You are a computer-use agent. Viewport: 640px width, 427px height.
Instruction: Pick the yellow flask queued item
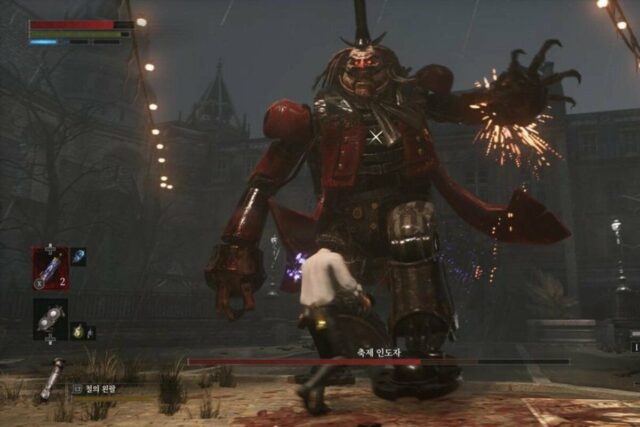coord(78,330)
